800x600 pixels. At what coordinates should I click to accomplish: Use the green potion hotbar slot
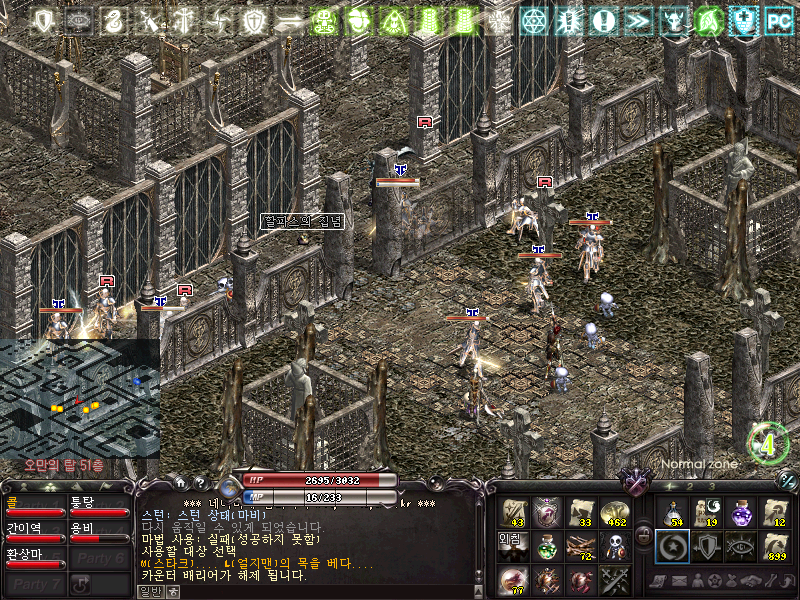point(546,547)
